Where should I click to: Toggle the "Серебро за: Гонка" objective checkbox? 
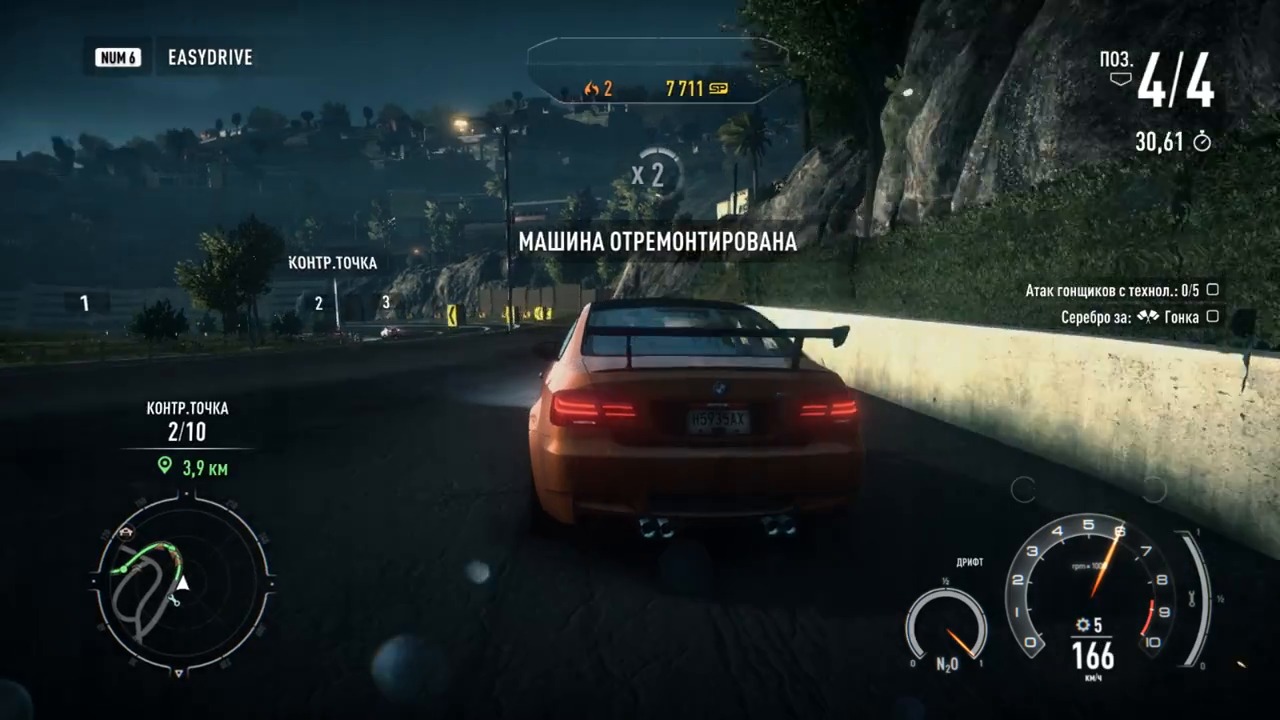point(1213,317)
